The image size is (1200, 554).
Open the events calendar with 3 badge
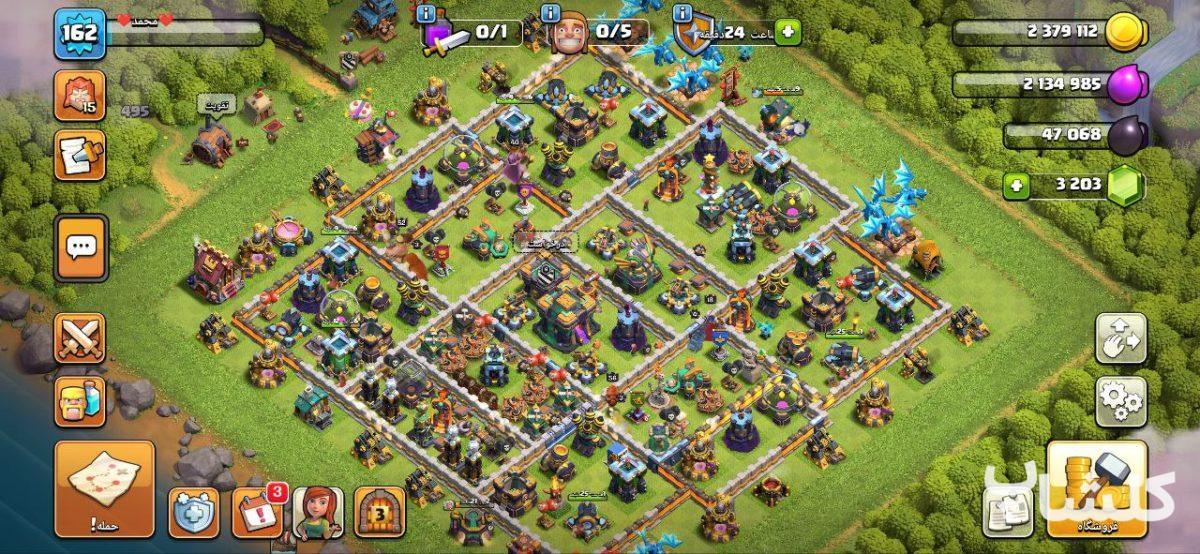tap(257, 513)
